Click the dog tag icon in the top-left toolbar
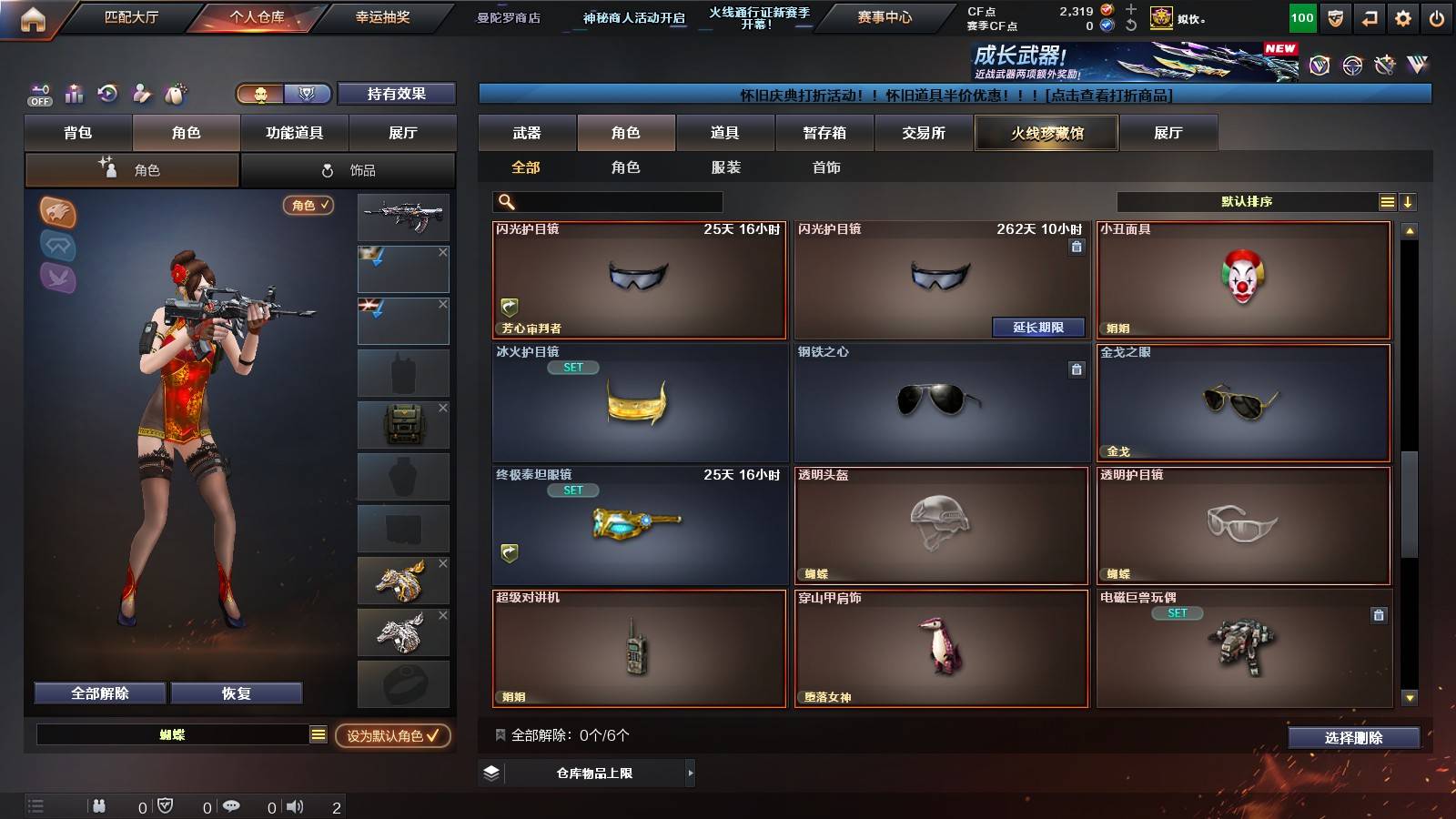1456x819 pixels. pyautogui.click(x=178, y=93)
